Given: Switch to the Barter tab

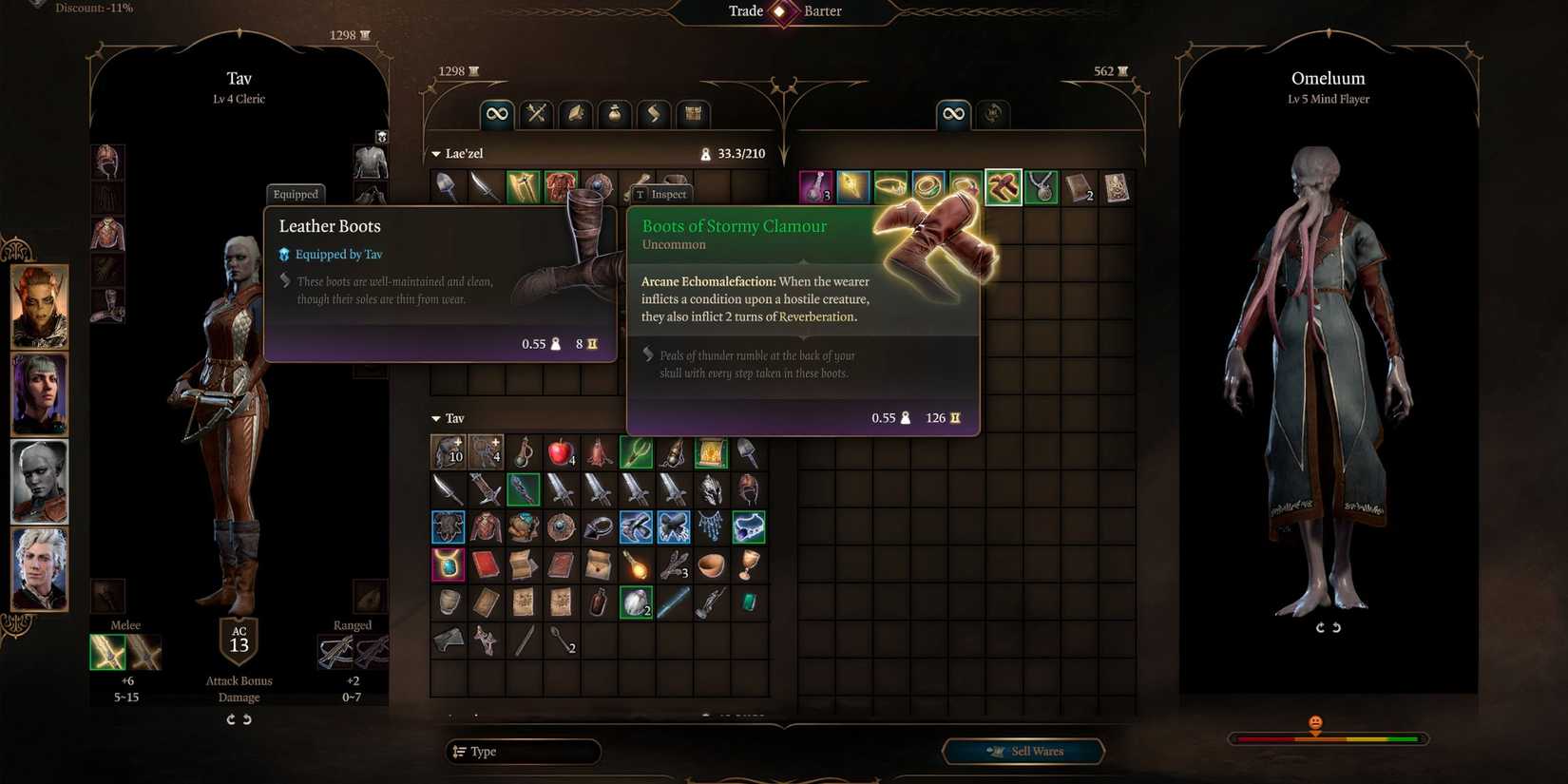Looking at the screenshot, I should [x=823, y=10].
